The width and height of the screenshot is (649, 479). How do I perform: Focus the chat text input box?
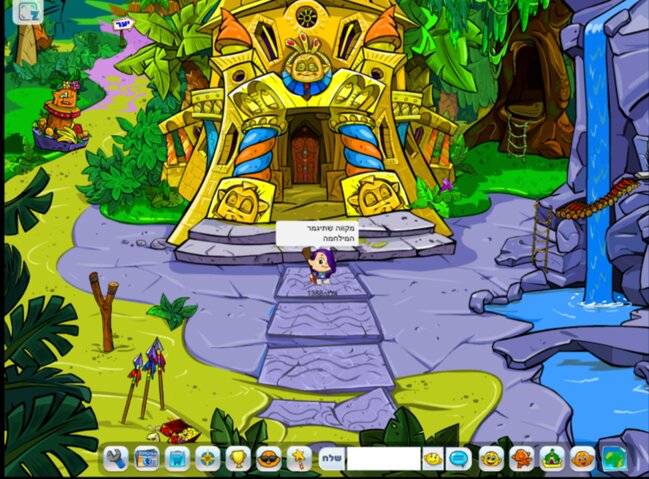(x=383, y=459)
